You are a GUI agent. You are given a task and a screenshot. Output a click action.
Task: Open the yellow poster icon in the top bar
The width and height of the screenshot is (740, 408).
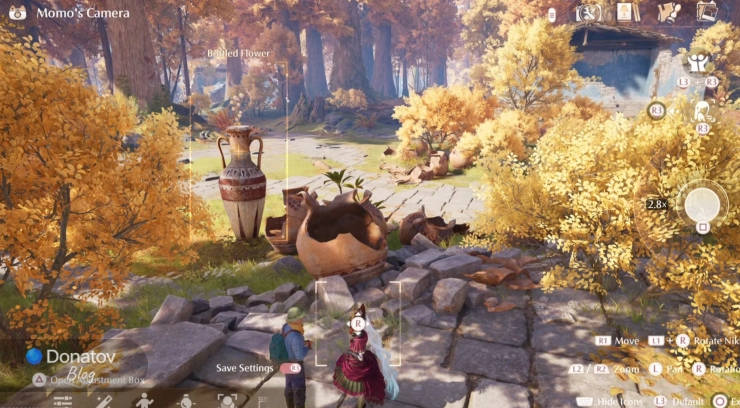point(626,12)
